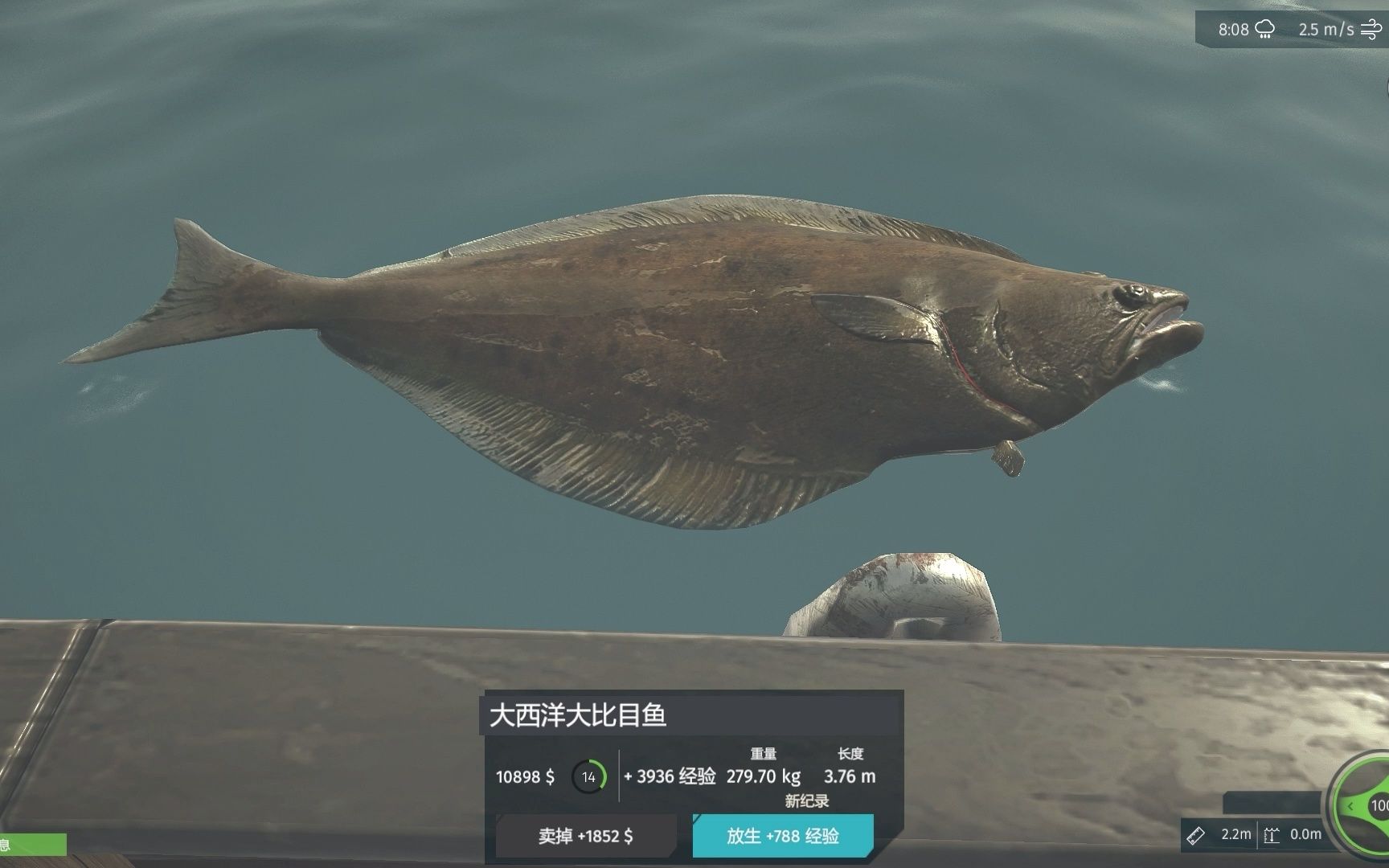
Task: Collapse the 新纪录 record notice
Action: click(806, 800)
